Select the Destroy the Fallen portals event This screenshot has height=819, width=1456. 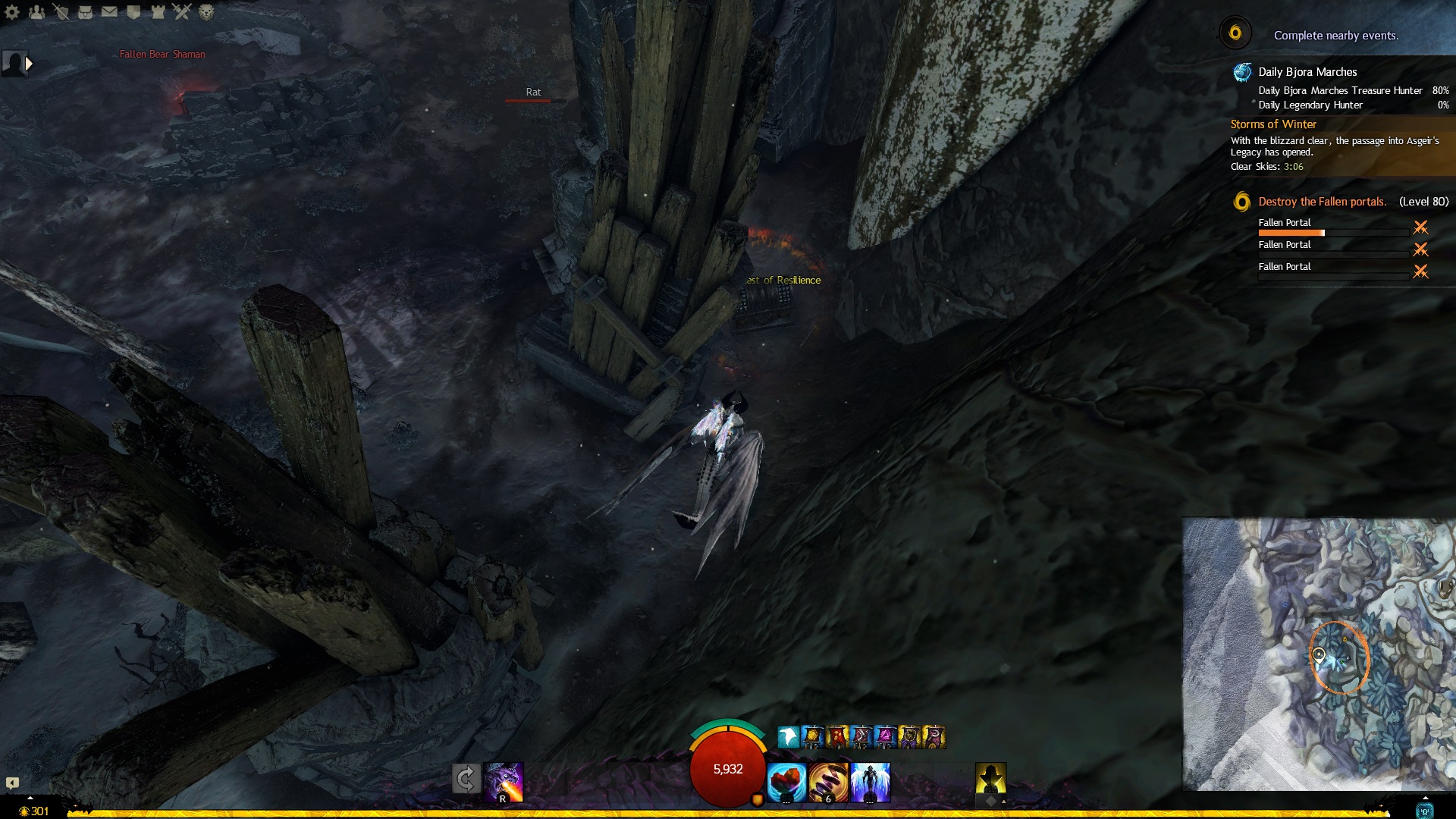point(1322,202)
